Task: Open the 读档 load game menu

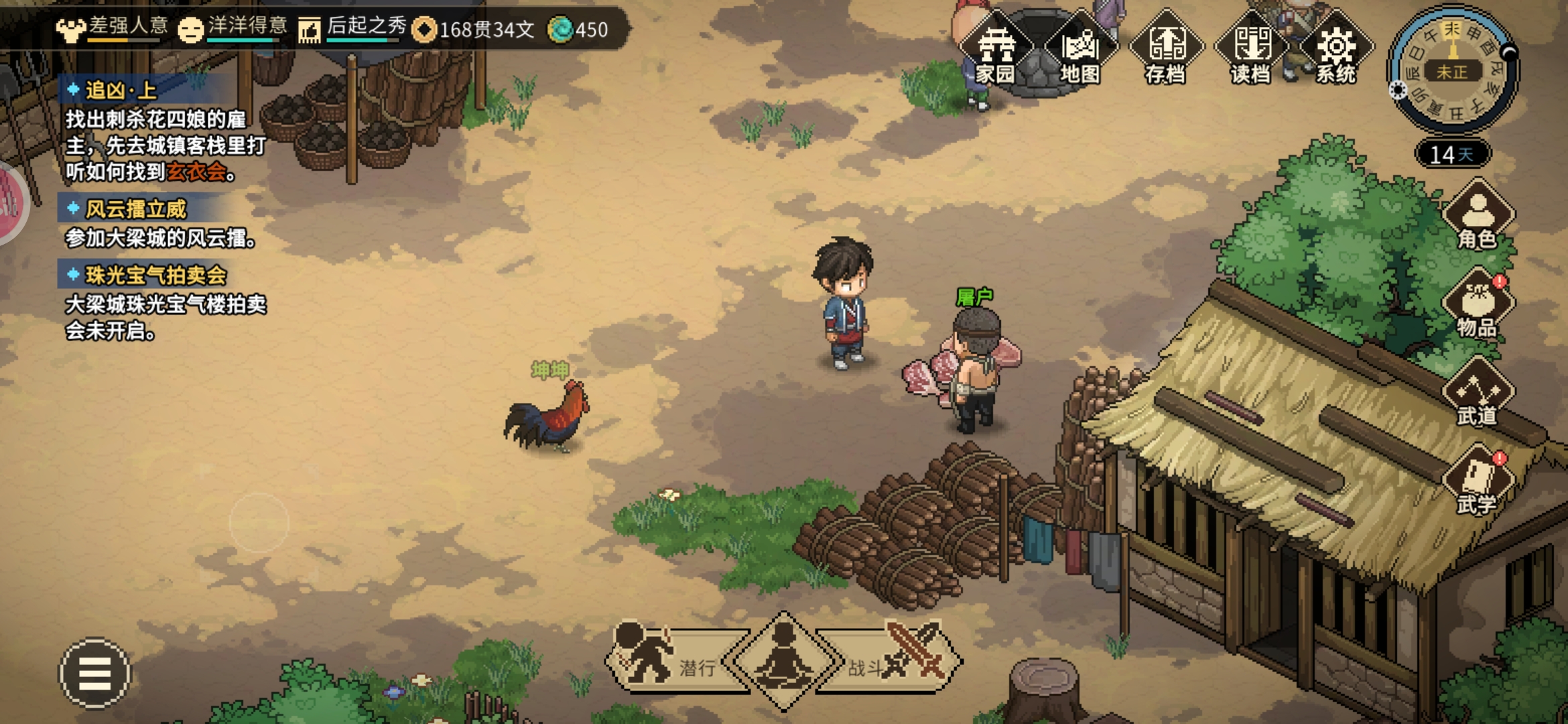Action: click(1251, 50)
